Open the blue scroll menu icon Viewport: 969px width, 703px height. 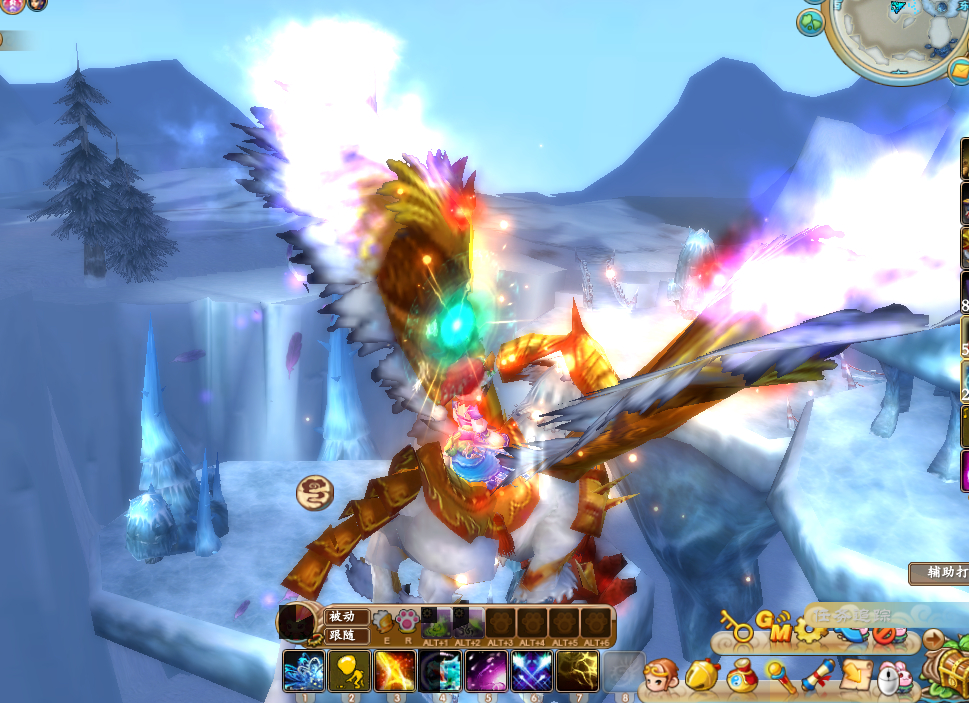point(818,677)
